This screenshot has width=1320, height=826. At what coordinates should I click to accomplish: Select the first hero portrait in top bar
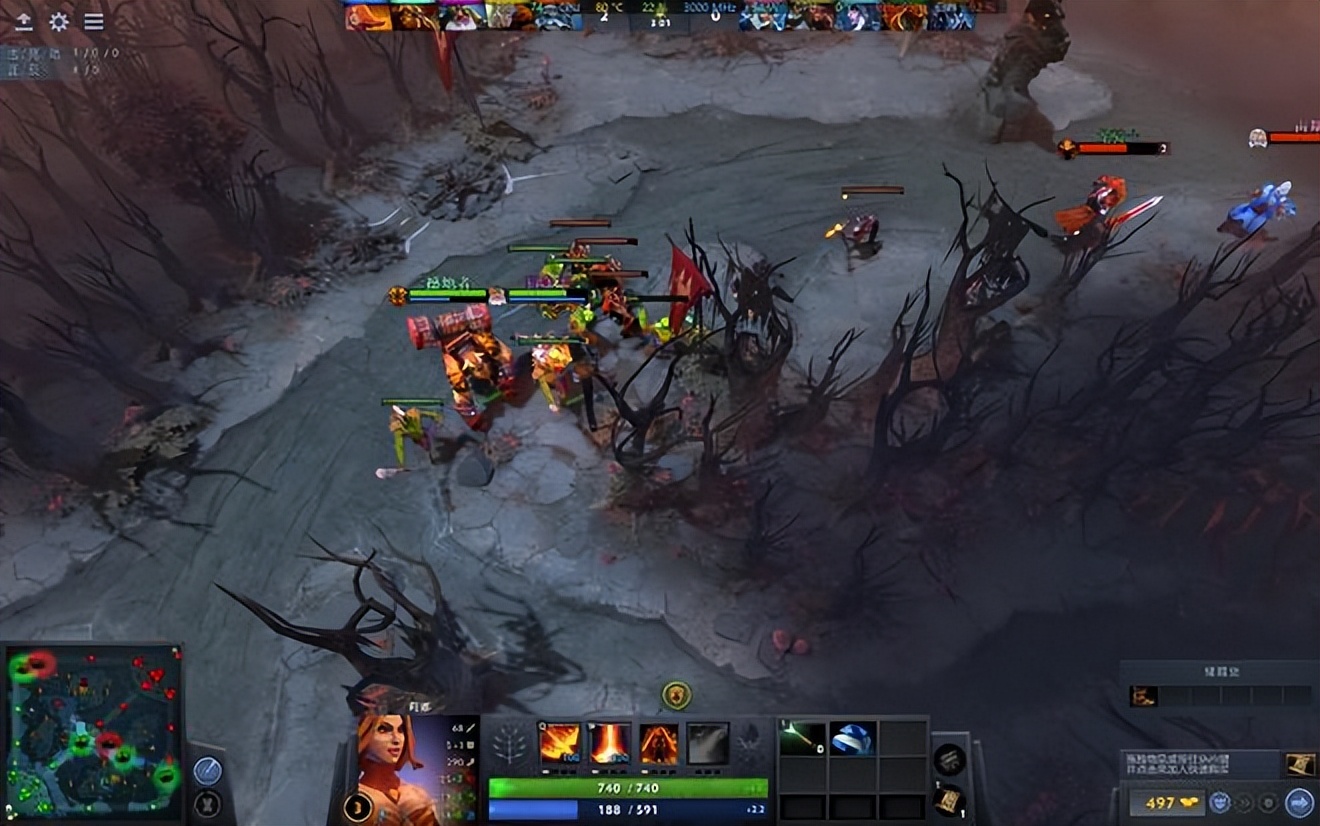pyautogui.click(x=368, y=16)
